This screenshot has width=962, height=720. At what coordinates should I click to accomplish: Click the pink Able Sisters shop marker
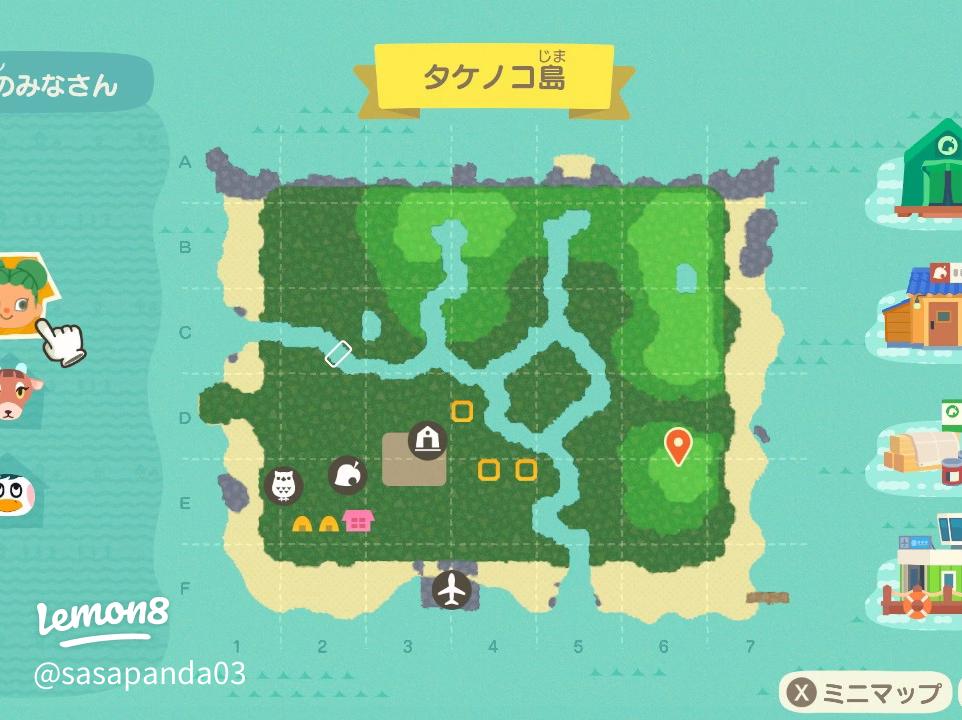click(358, 520)
